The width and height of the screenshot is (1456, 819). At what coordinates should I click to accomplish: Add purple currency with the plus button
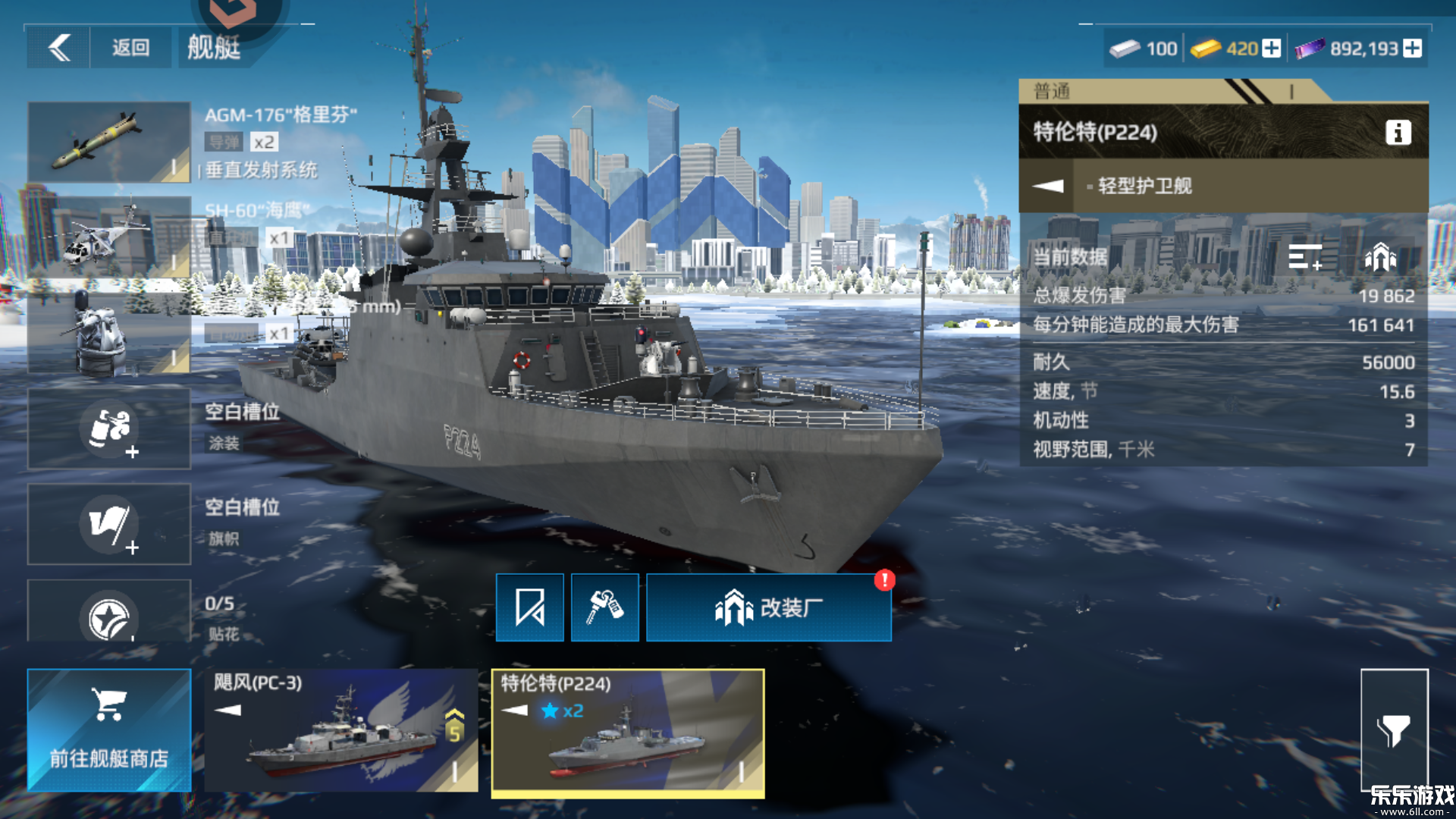1412,49
